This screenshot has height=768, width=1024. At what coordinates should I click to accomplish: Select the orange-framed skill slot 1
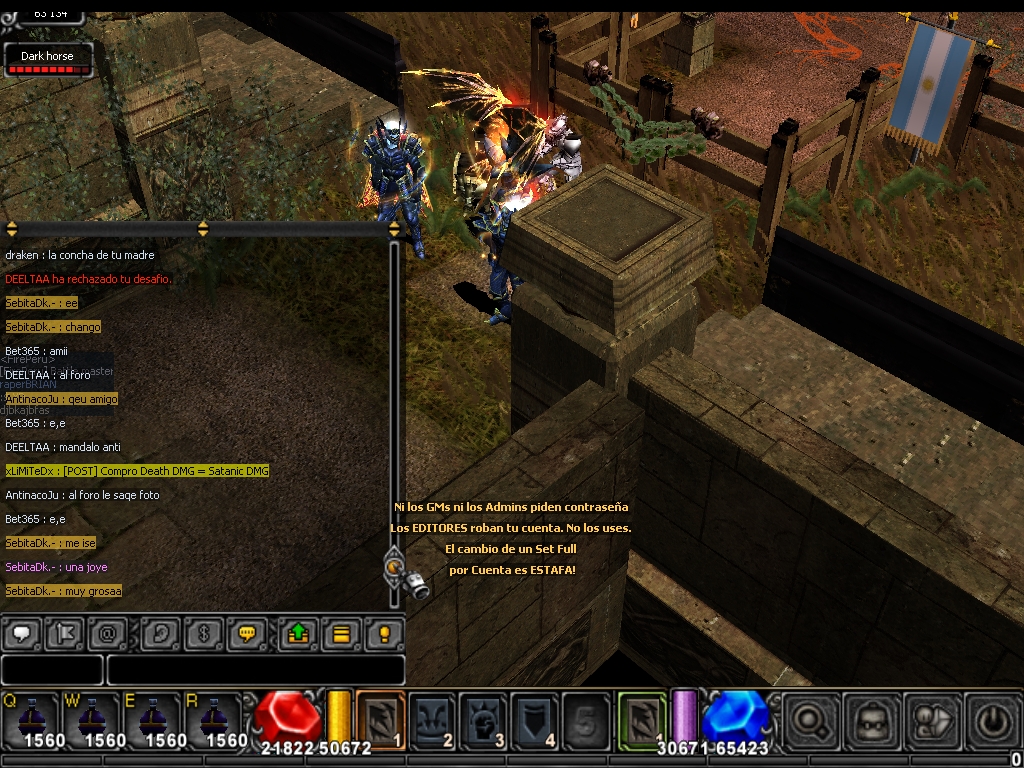(x=381, y=719)
